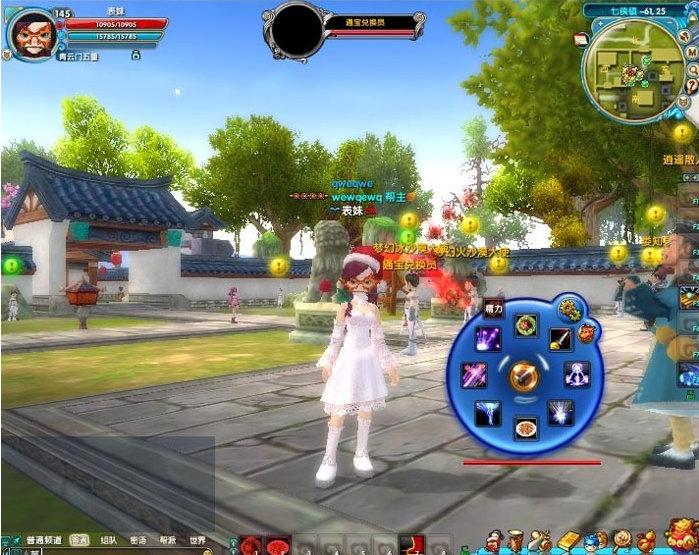Switch to the 世界 chat channel tab
Image resolution: width=699 pixels, height=555 pixels.
tap(197, 539)
